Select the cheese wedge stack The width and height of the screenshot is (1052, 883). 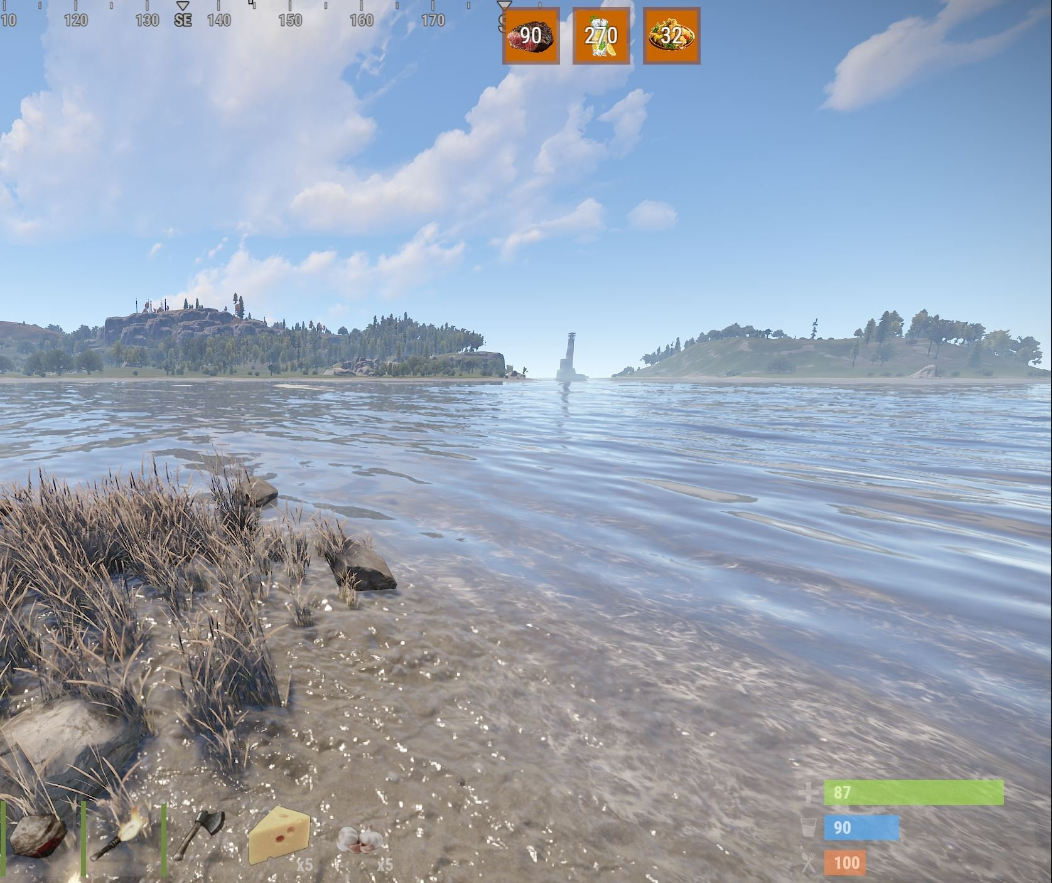[x=279, y=835]
